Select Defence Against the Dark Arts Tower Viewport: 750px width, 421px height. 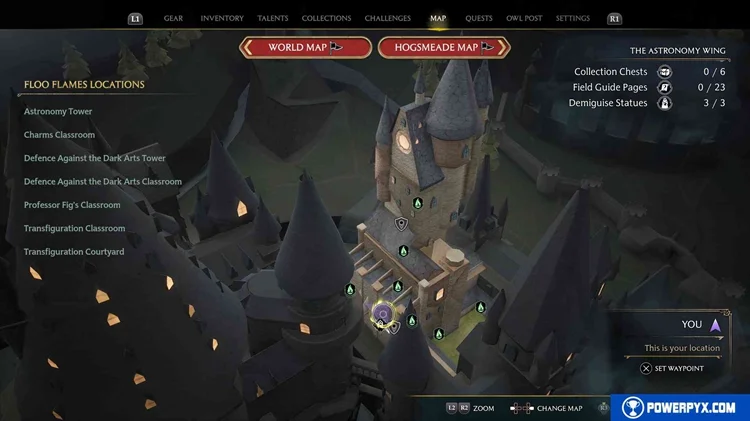coord(95,158)
